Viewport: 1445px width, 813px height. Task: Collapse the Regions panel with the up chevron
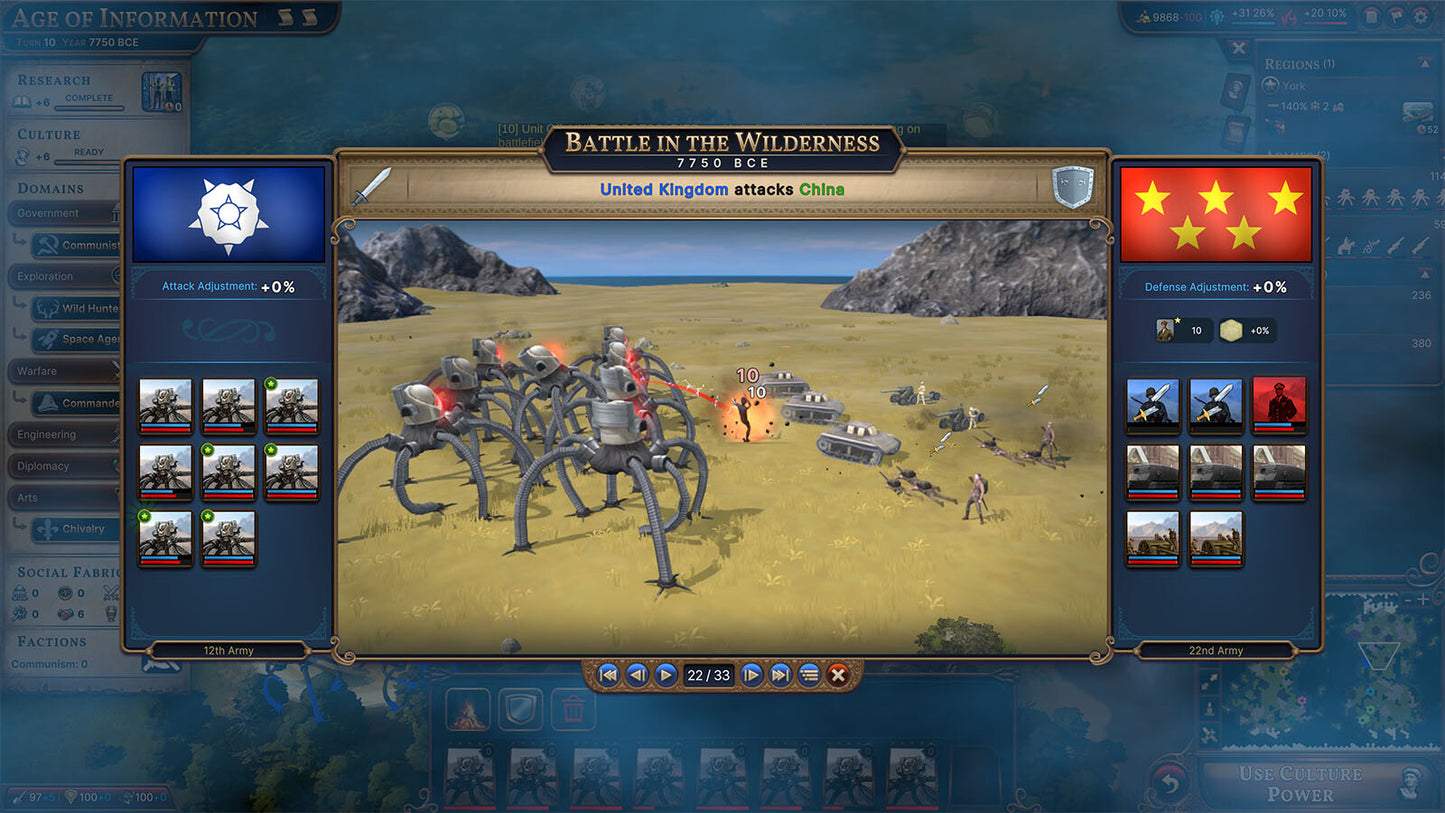[x=1426, y=62]
